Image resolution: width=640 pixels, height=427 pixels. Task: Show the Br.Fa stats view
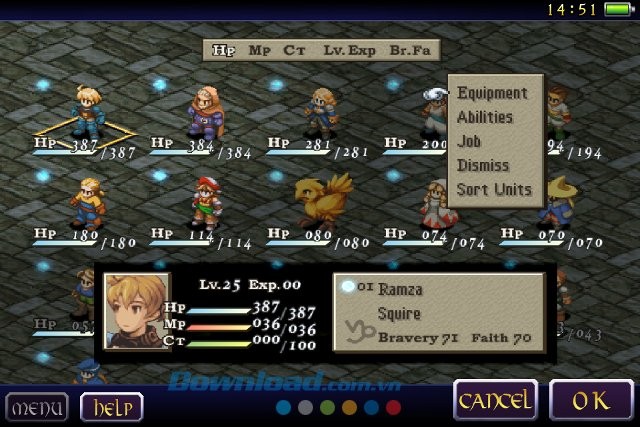tap(411, 49)
